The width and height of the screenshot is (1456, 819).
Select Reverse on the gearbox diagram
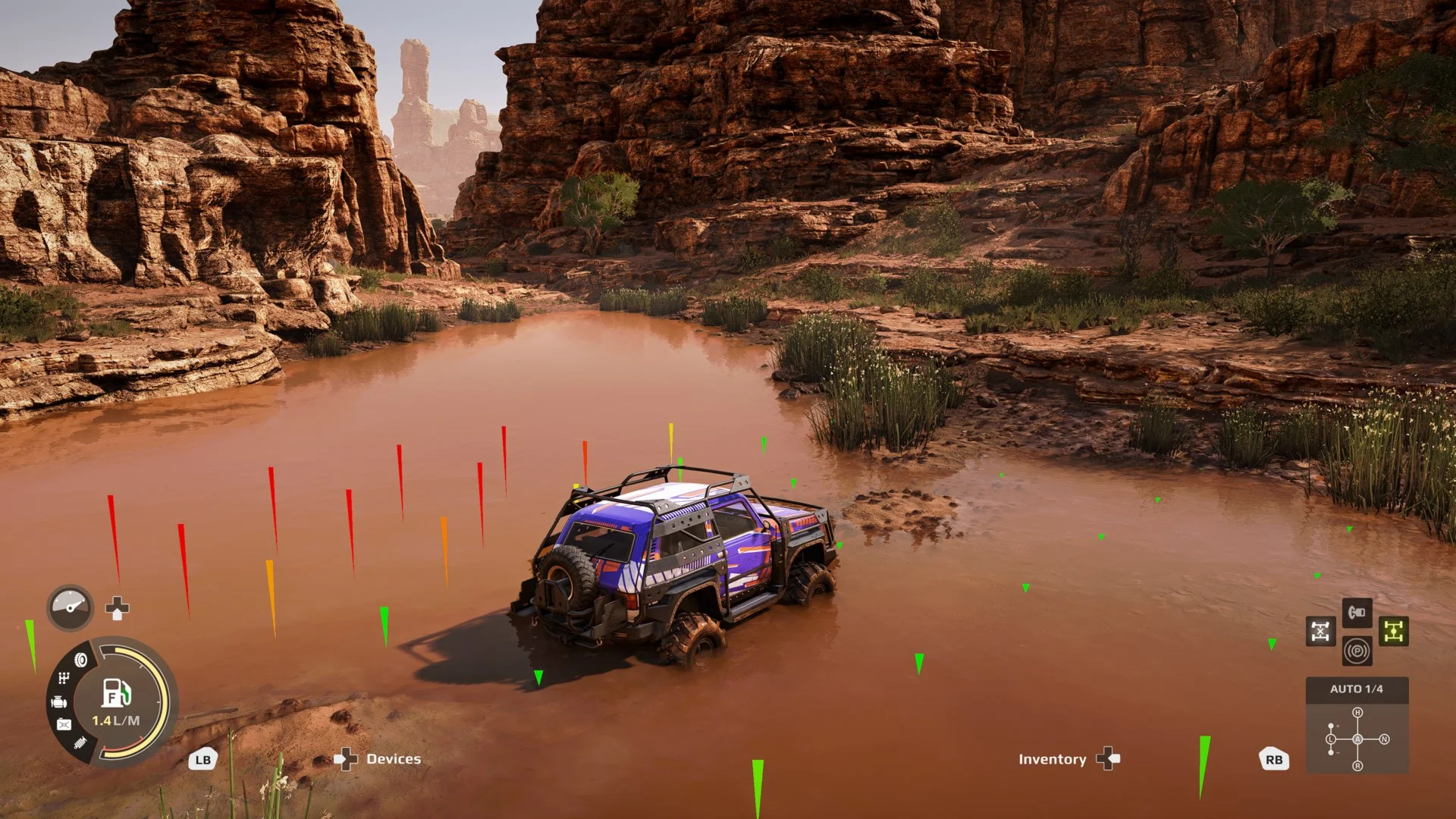[1357, 766]
